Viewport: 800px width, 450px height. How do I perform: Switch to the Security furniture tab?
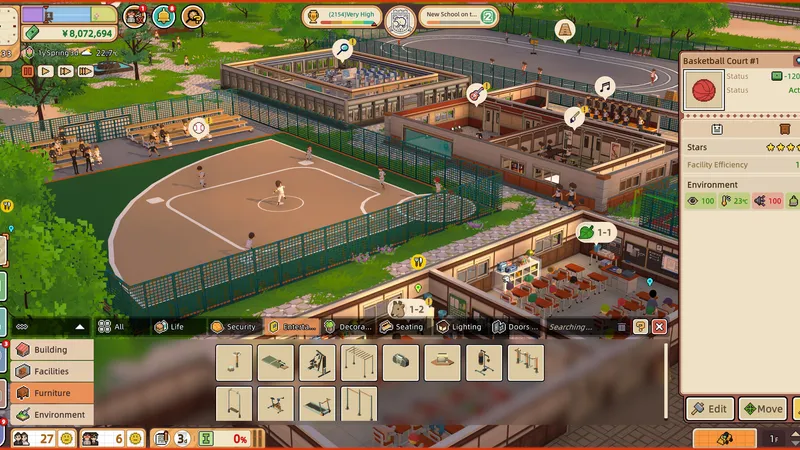(234, 327)
